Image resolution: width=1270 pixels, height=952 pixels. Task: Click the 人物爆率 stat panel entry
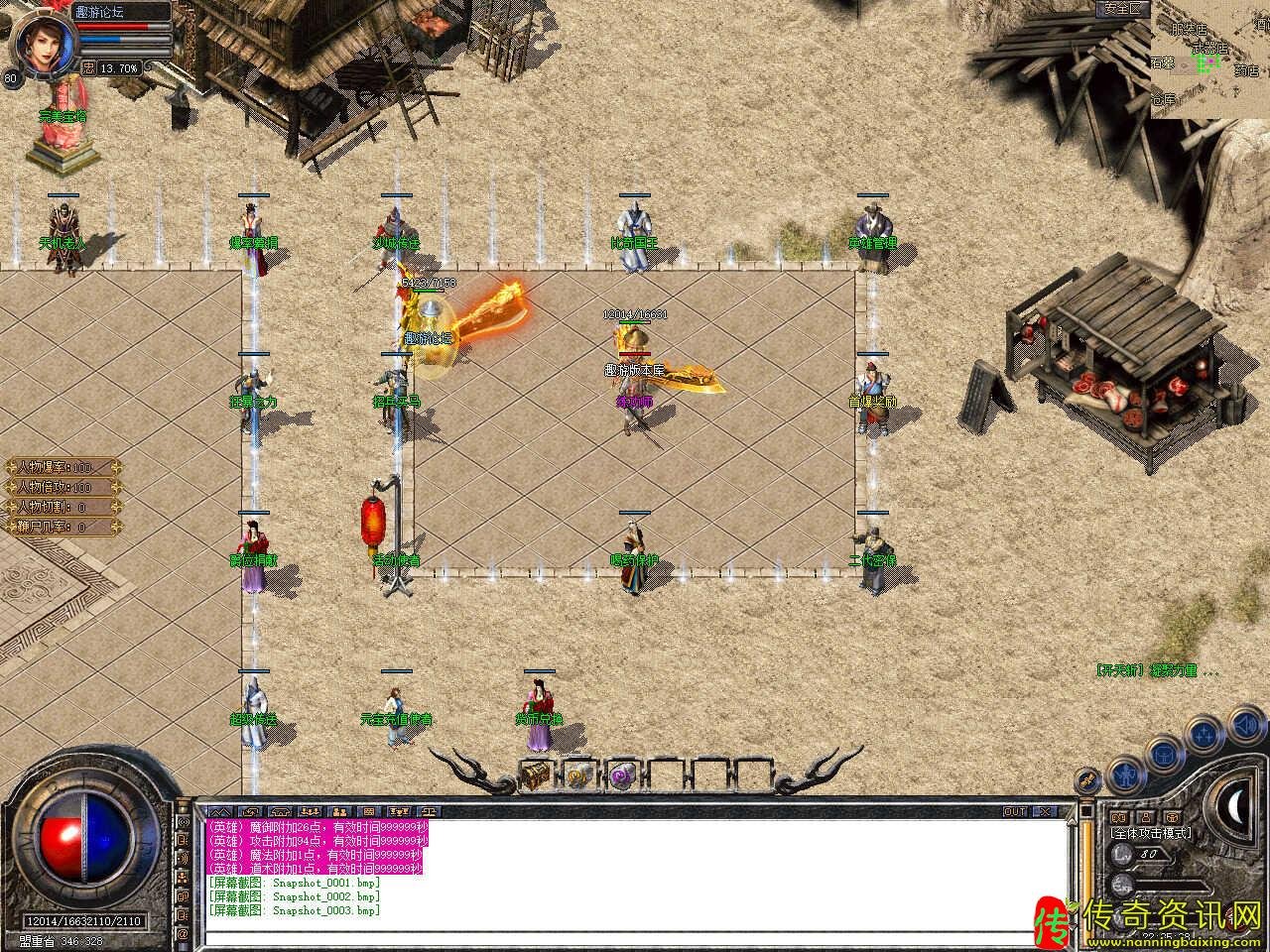click(x=62, y=467)
